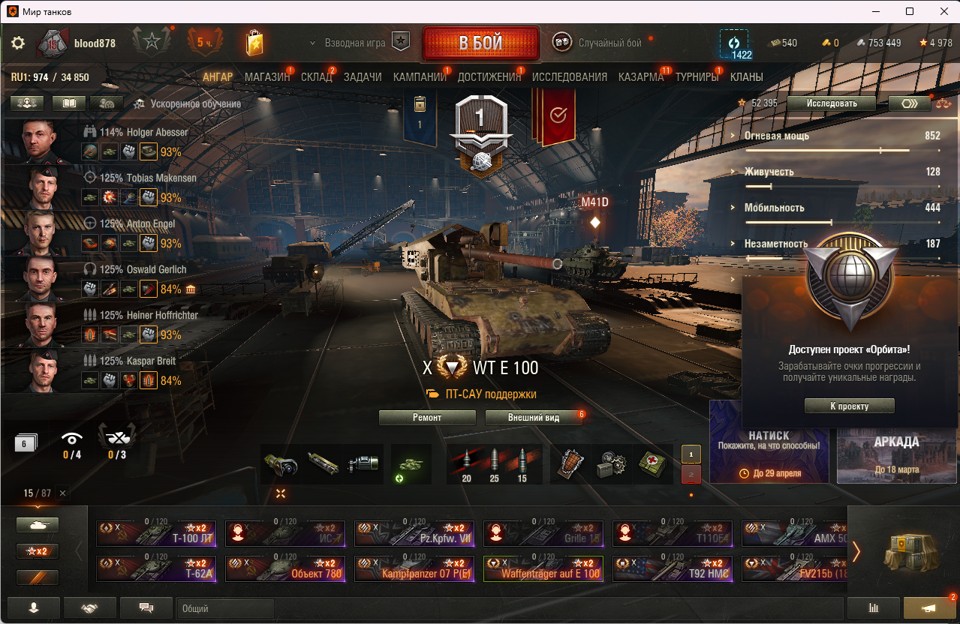Switch to the МАГАЗИН tab
960x624 pixels.
pyautogui.click(x=267, y=77)
